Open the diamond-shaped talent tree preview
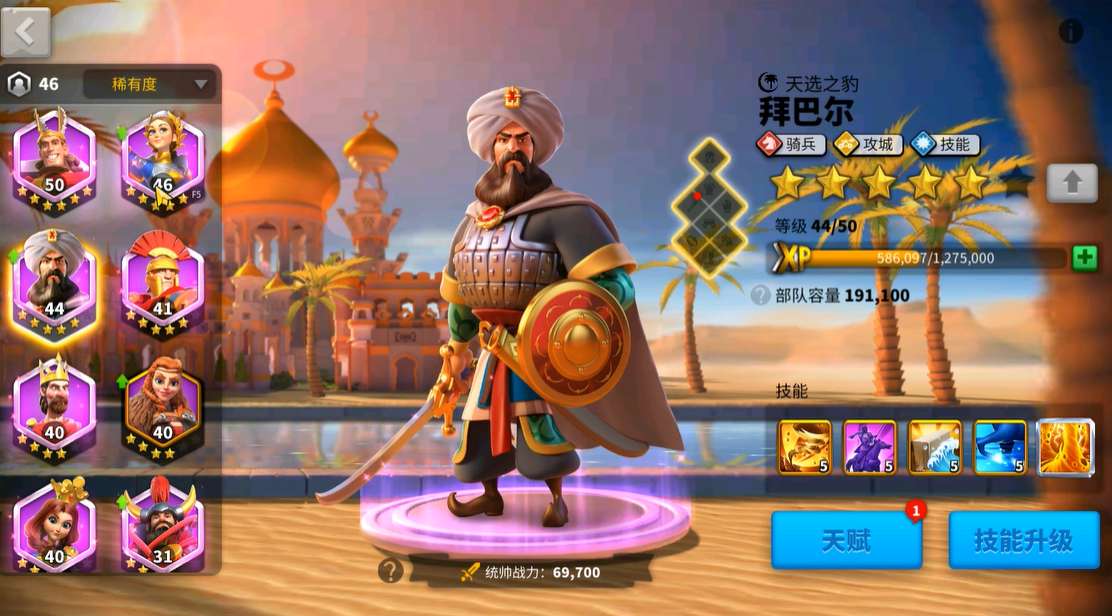Screen dimensions: 1112x616 tap(710, 207)
